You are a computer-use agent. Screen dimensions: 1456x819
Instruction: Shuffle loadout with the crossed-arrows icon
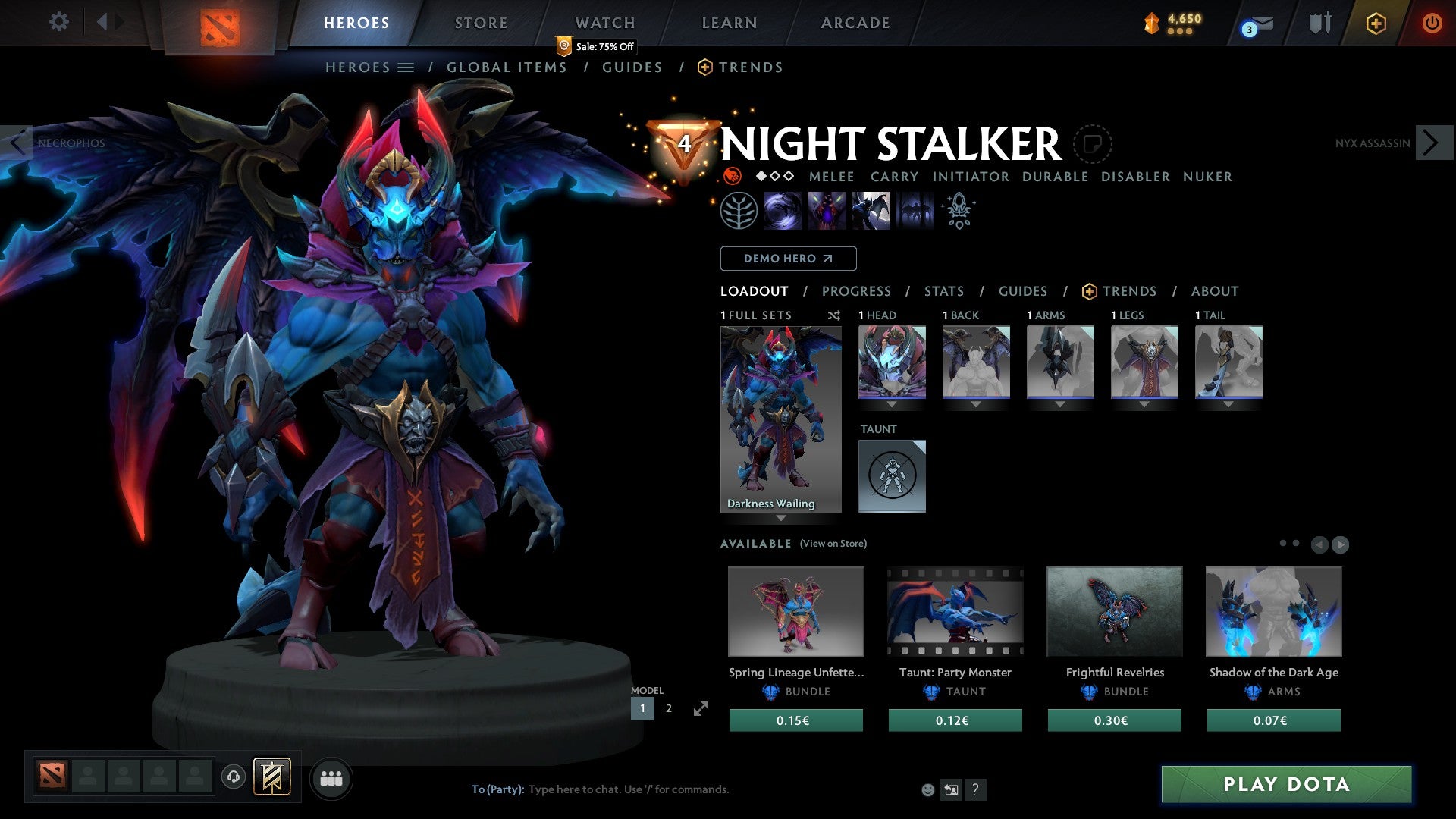[833, 315]
